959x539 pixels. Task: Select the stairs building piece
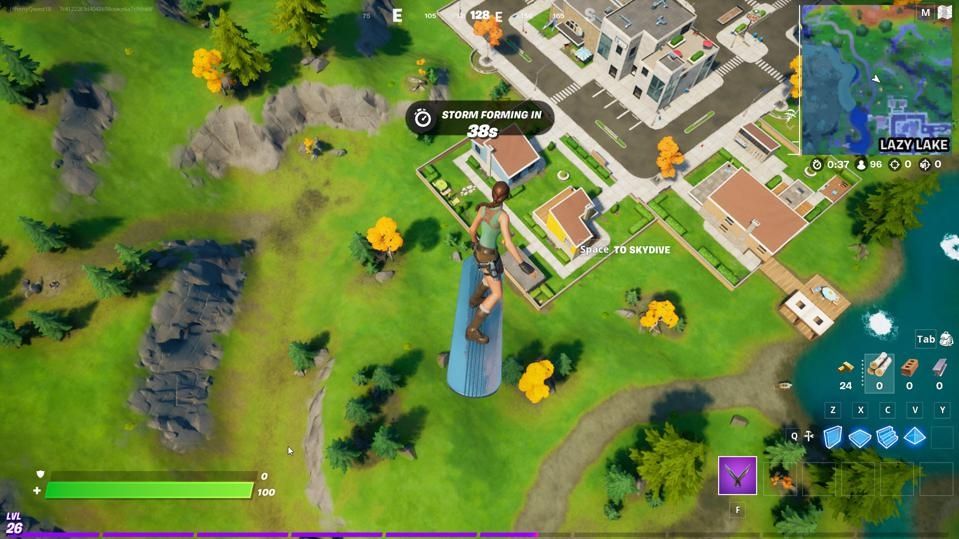click(x=886, y=437)
